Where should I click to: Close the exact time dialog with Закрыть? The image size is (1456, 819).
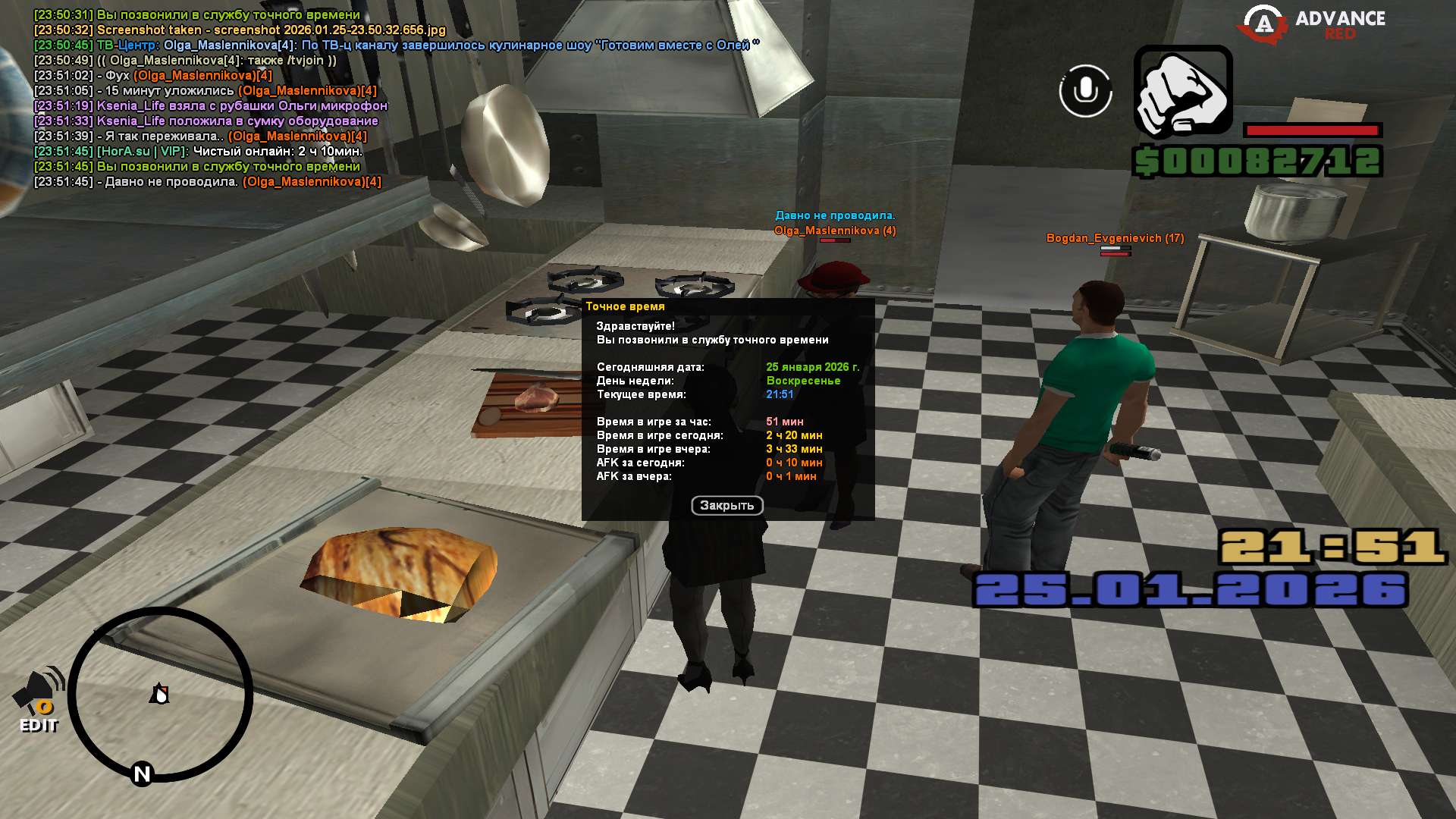click(x=726, y=505)
